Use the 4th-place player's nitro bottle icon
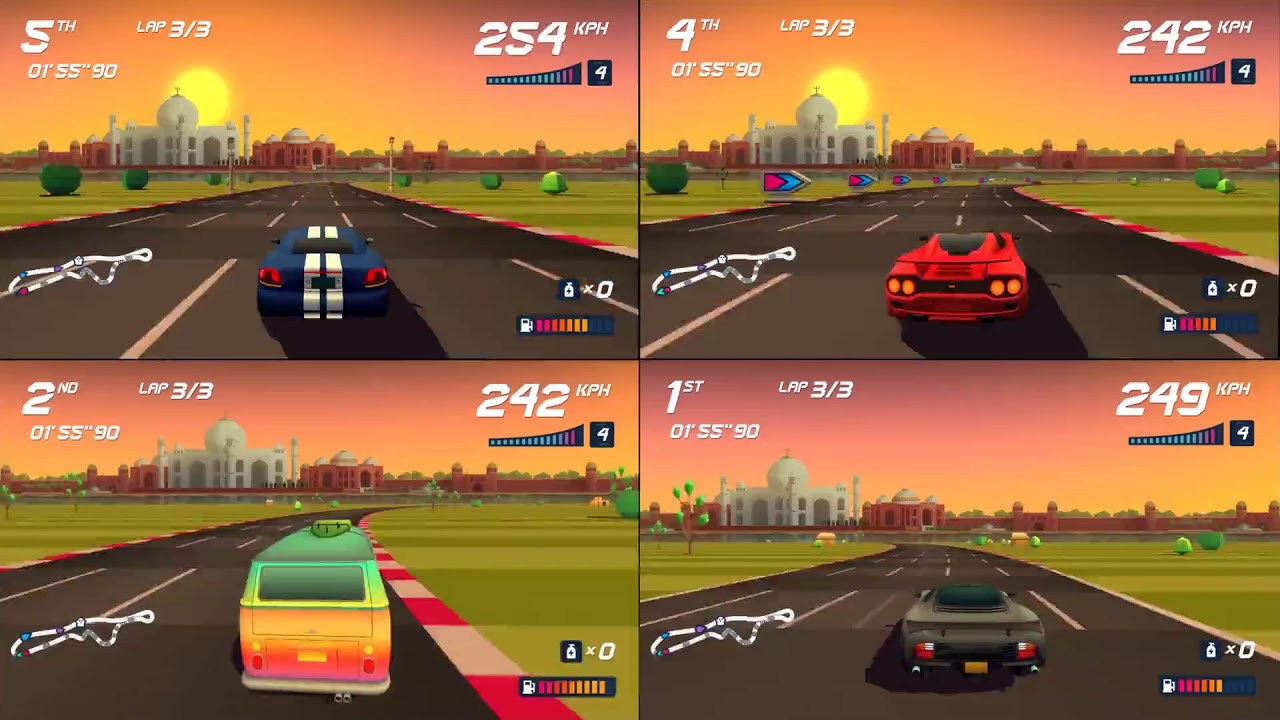1280x720 pixels. tap(1212, 289)
